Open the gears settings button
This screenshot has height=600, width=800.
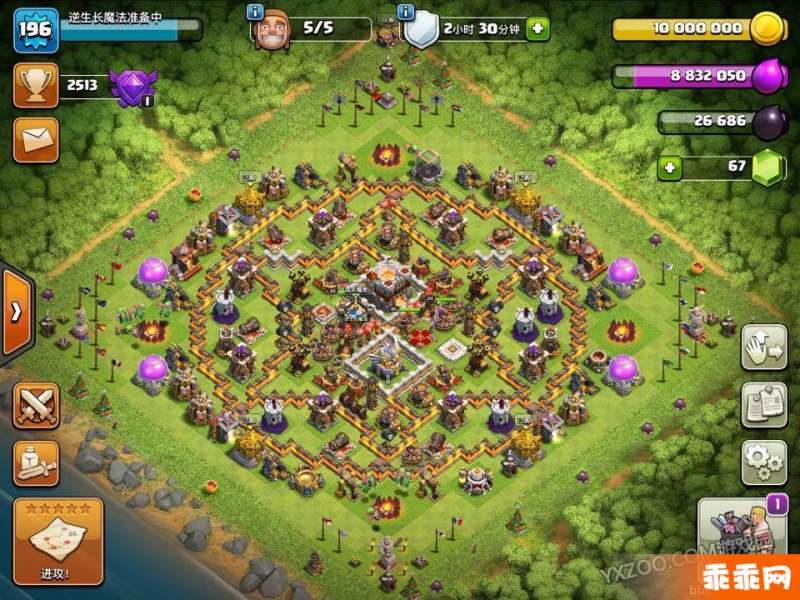click(763, 462)
